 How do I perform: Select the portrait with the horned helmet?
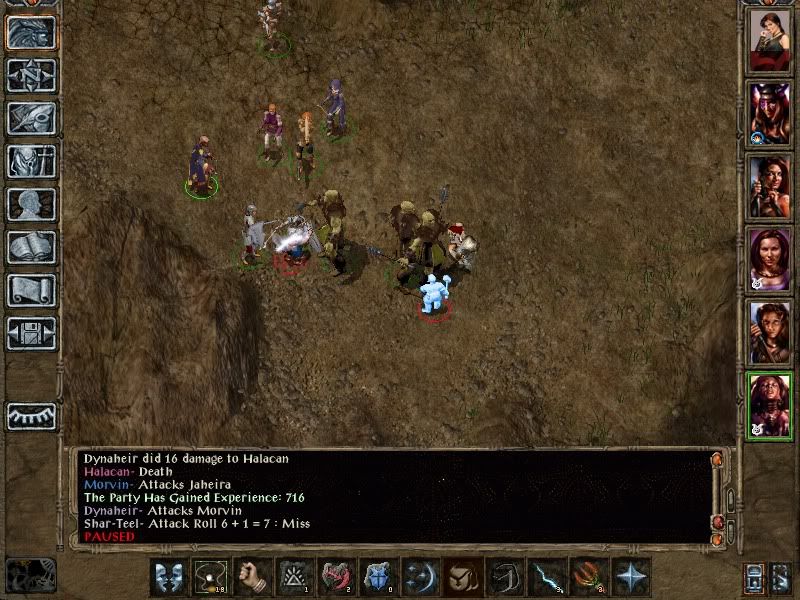pos(769,108)
